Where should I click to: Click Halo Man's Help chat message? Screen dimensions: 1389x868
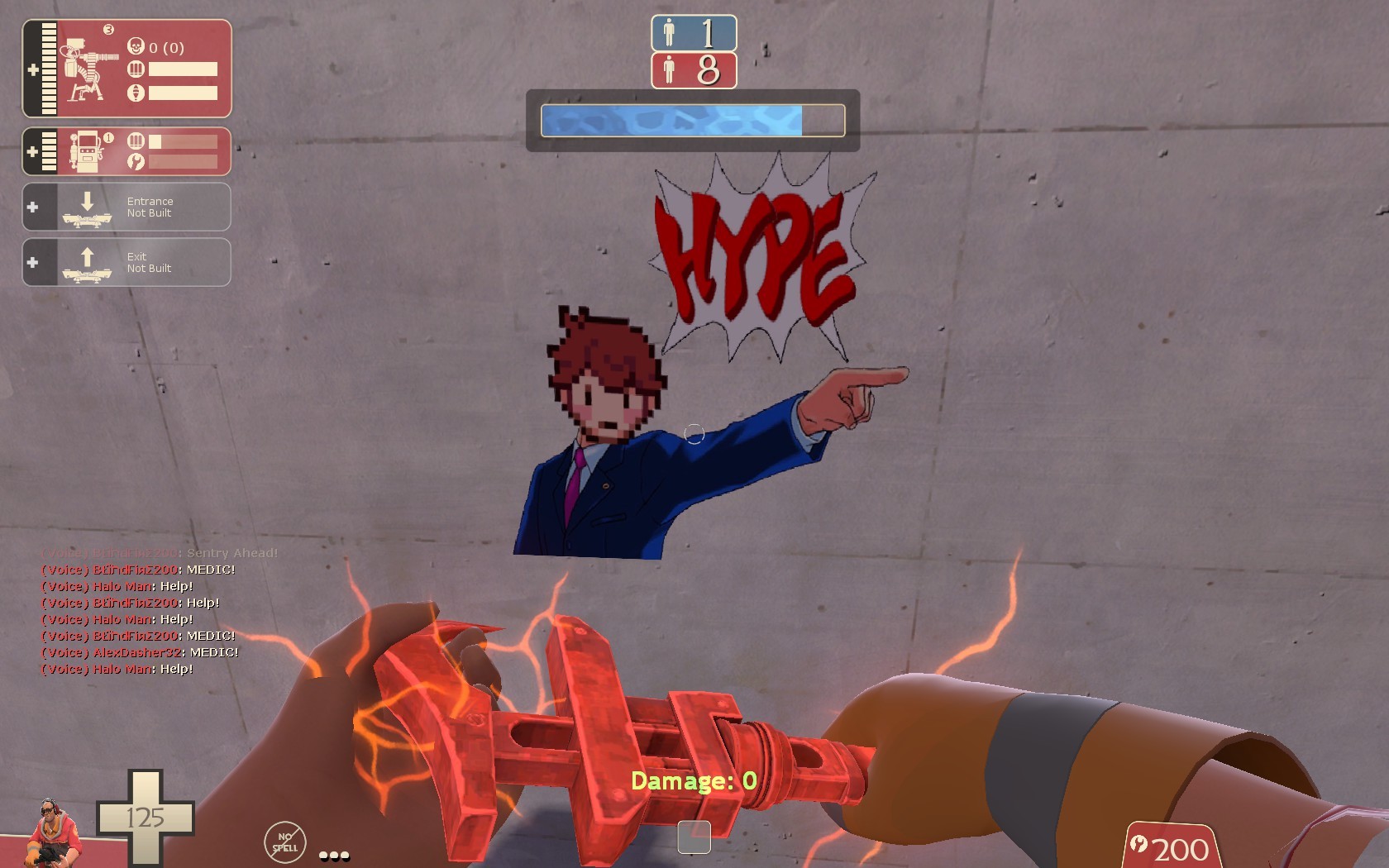116,586
